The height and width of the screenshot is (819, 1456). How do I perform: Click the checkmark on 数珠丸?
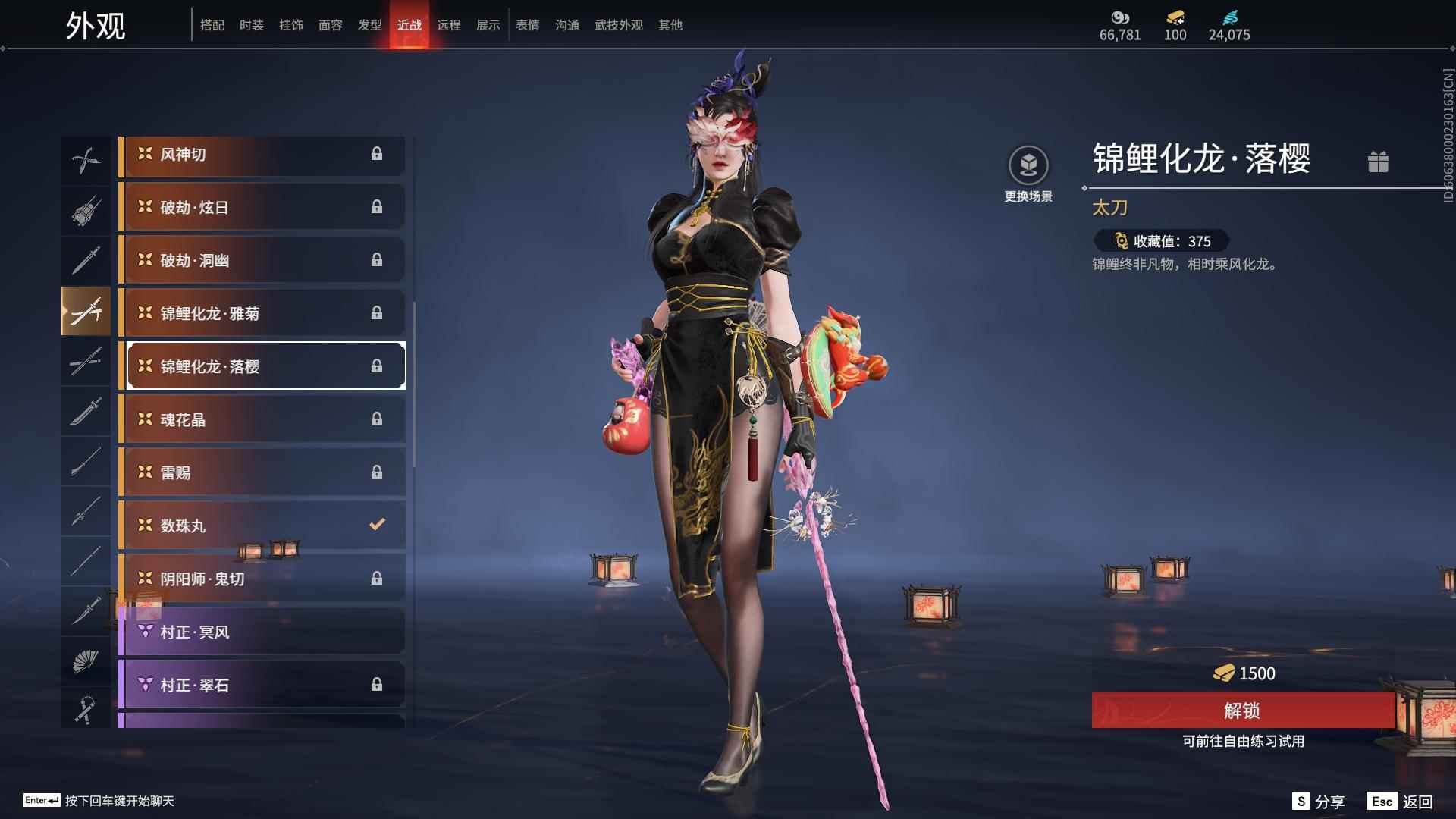point(375,524)
